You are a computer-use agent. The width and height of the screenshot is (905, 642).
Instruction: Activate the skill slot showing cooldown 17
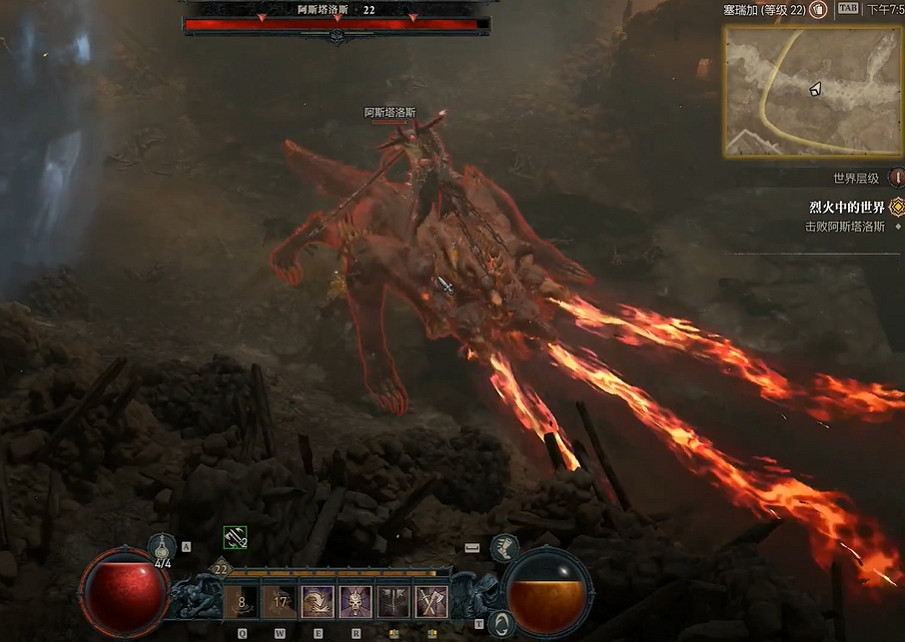279,602
